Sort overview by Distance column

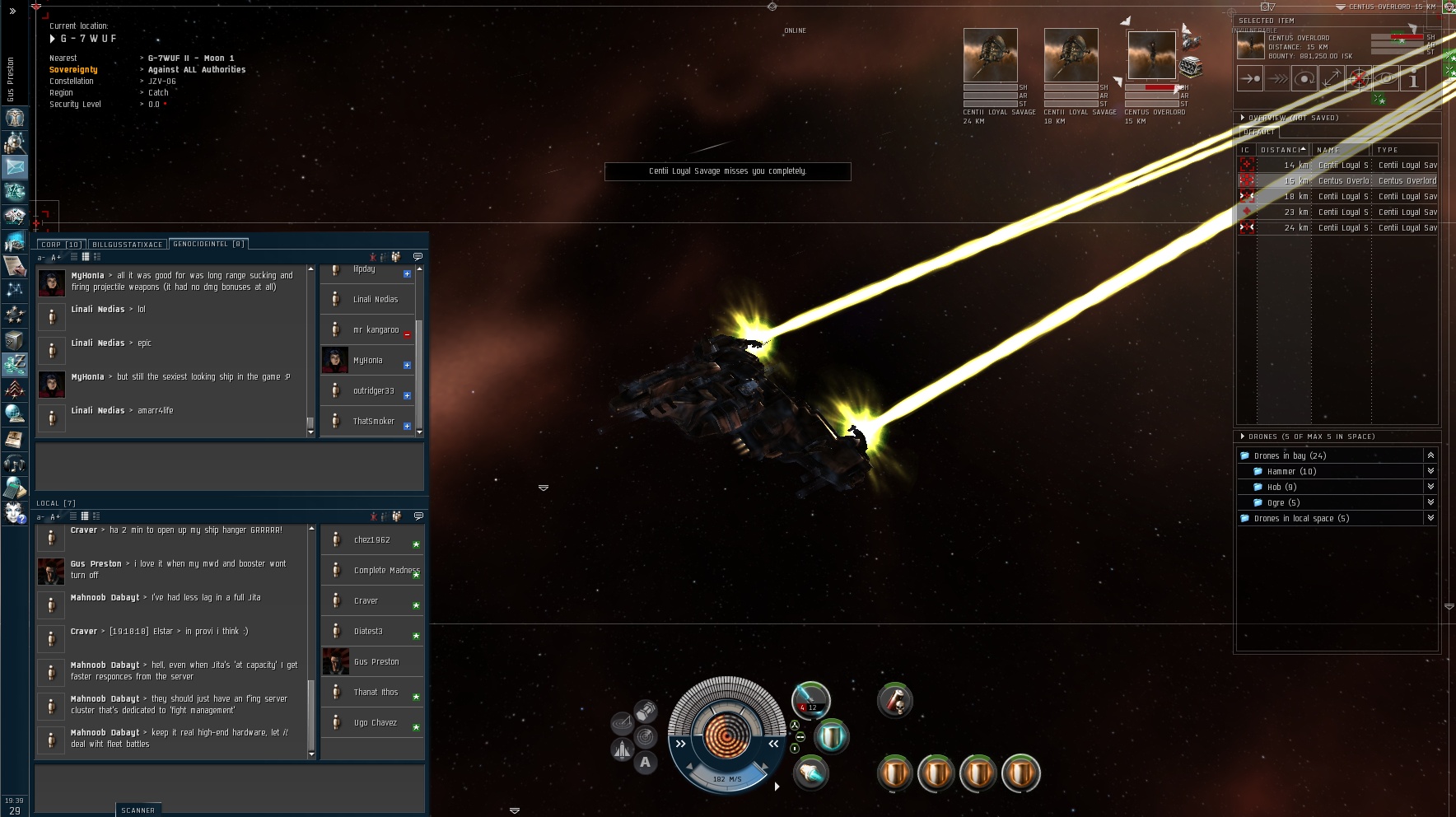1282,150
